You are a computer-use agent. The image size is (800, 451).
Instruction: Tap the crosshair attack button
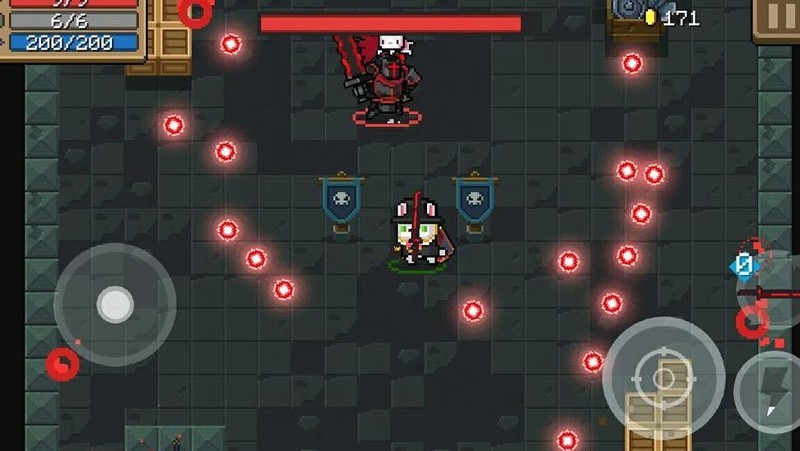click(663, 376)
